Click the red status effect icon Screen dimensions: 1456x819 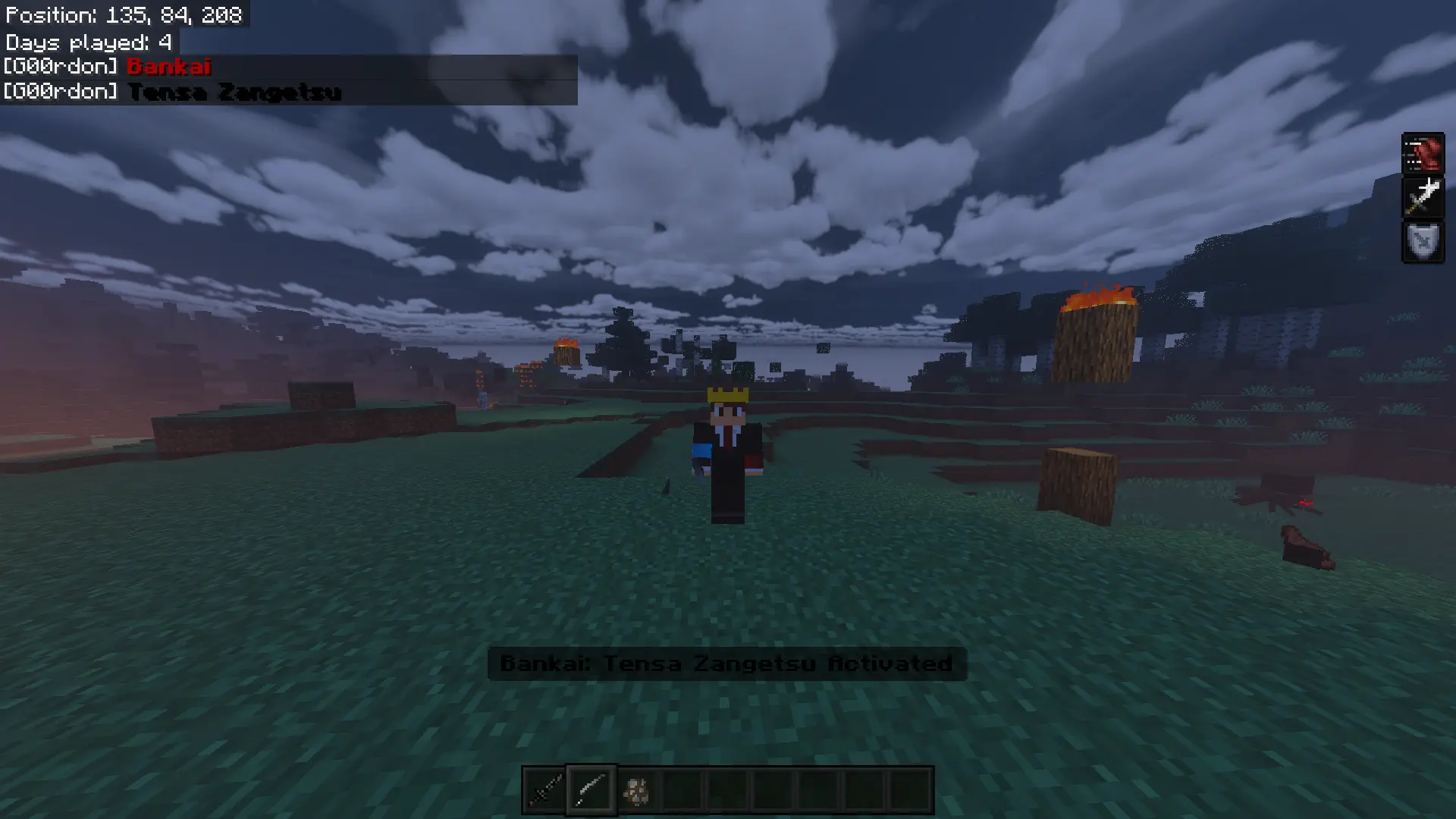click(x=1423, y=154)
